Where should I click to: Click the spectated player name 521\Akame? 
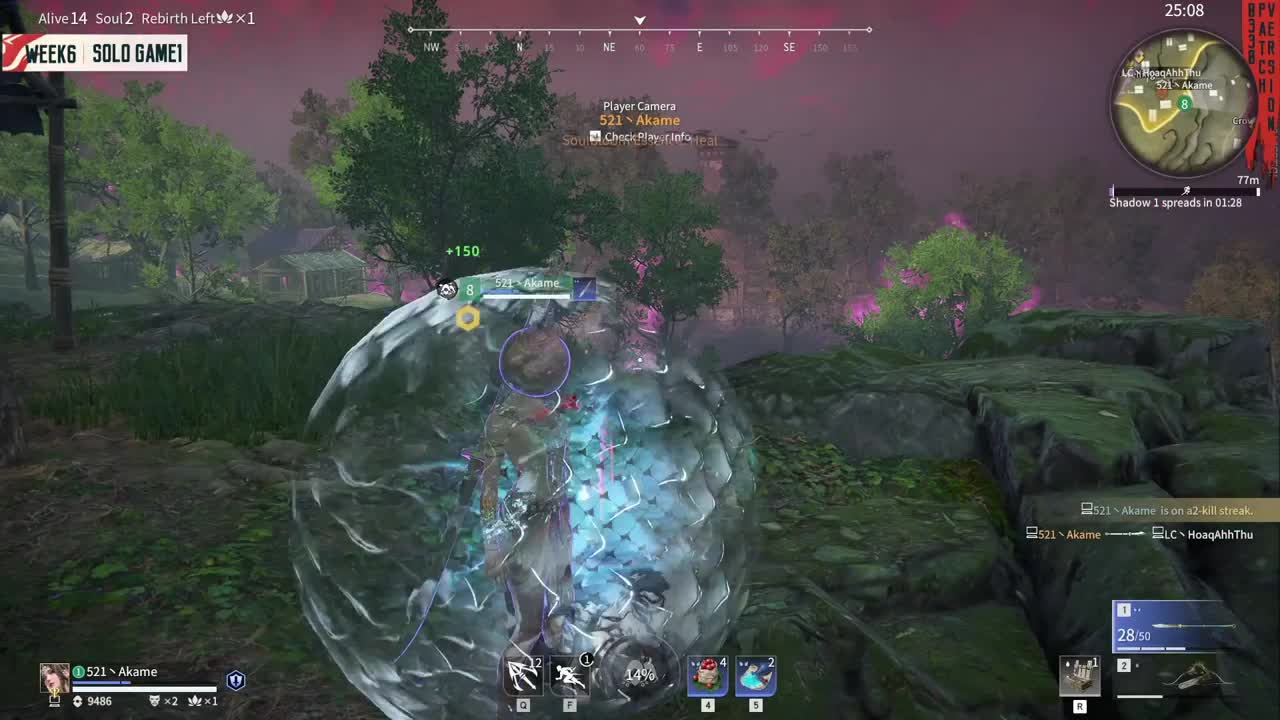(639, 120)
